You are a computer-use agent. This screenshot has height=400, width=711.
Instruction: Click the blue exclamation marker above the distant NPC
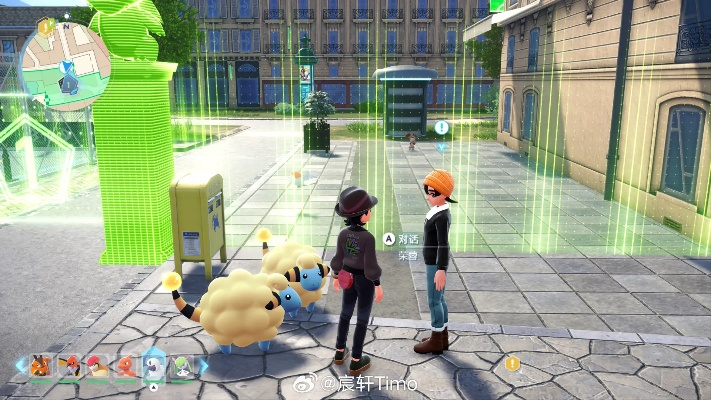pos(442,128)
